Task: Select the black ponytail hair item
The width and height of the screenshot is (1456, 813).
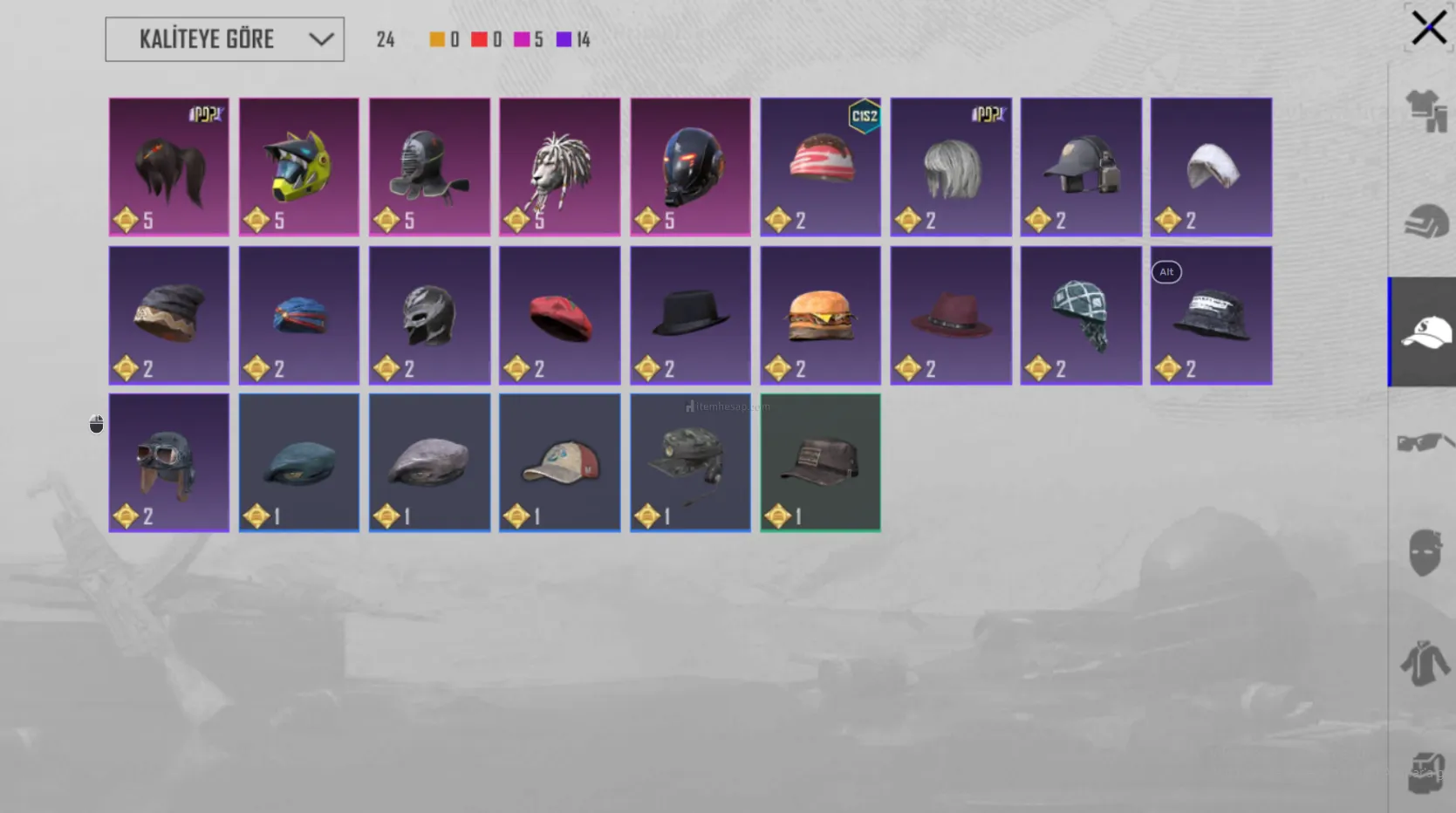Action: 169,167
